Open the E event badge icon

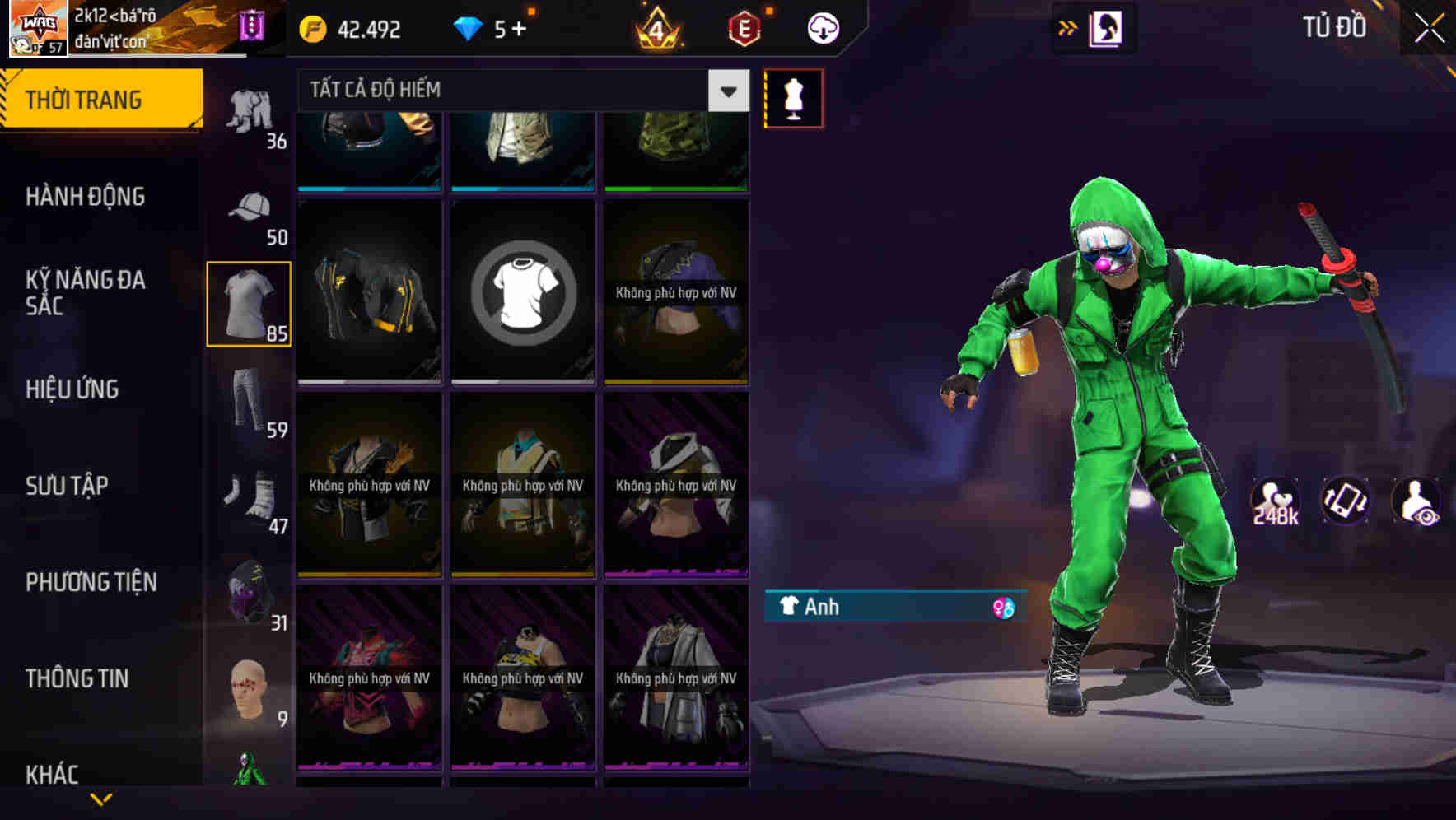coord(744,27)
